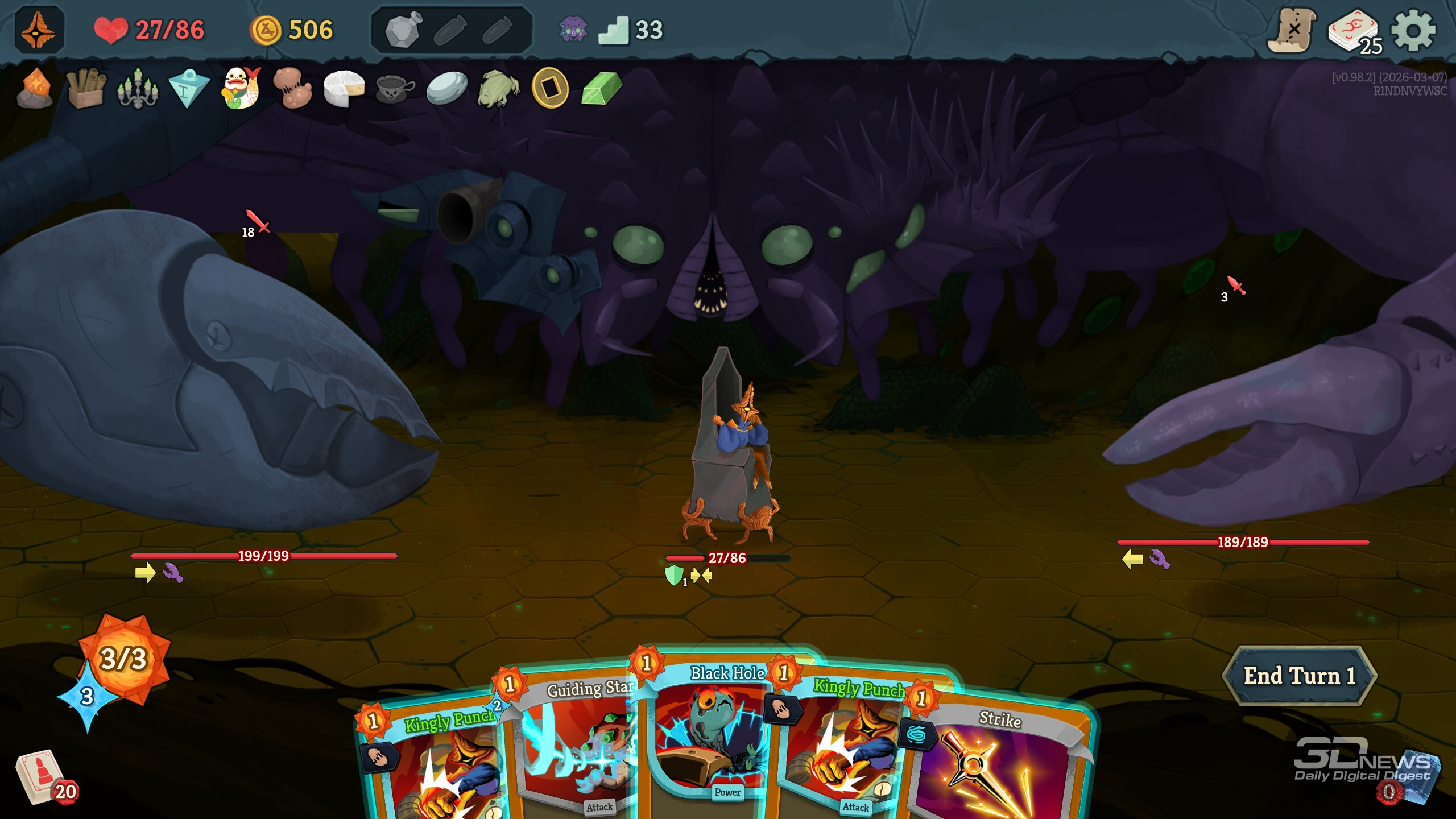View the deck of 25 cards
Image resolution: width=1456 pixels, height=819 pixels.
(x=1354, y=32)
